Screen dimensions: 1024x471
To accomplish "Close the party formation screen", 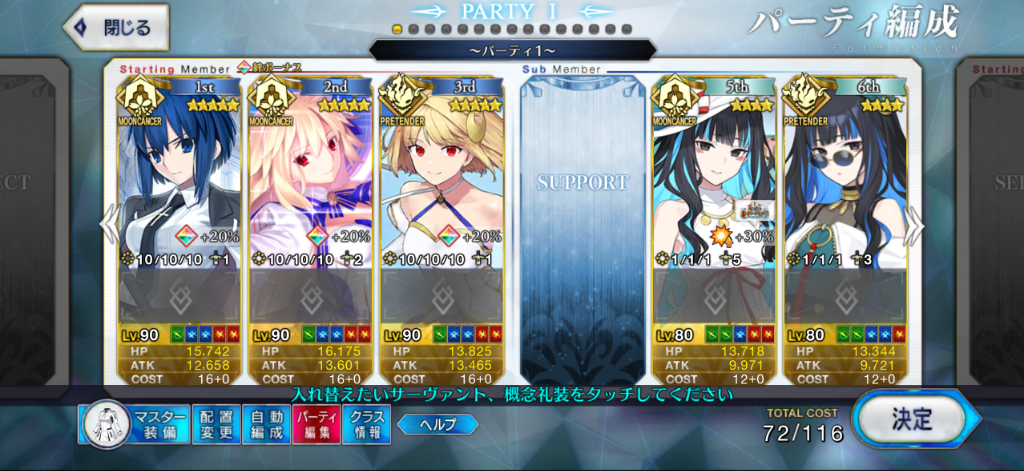I will point(116,28).
